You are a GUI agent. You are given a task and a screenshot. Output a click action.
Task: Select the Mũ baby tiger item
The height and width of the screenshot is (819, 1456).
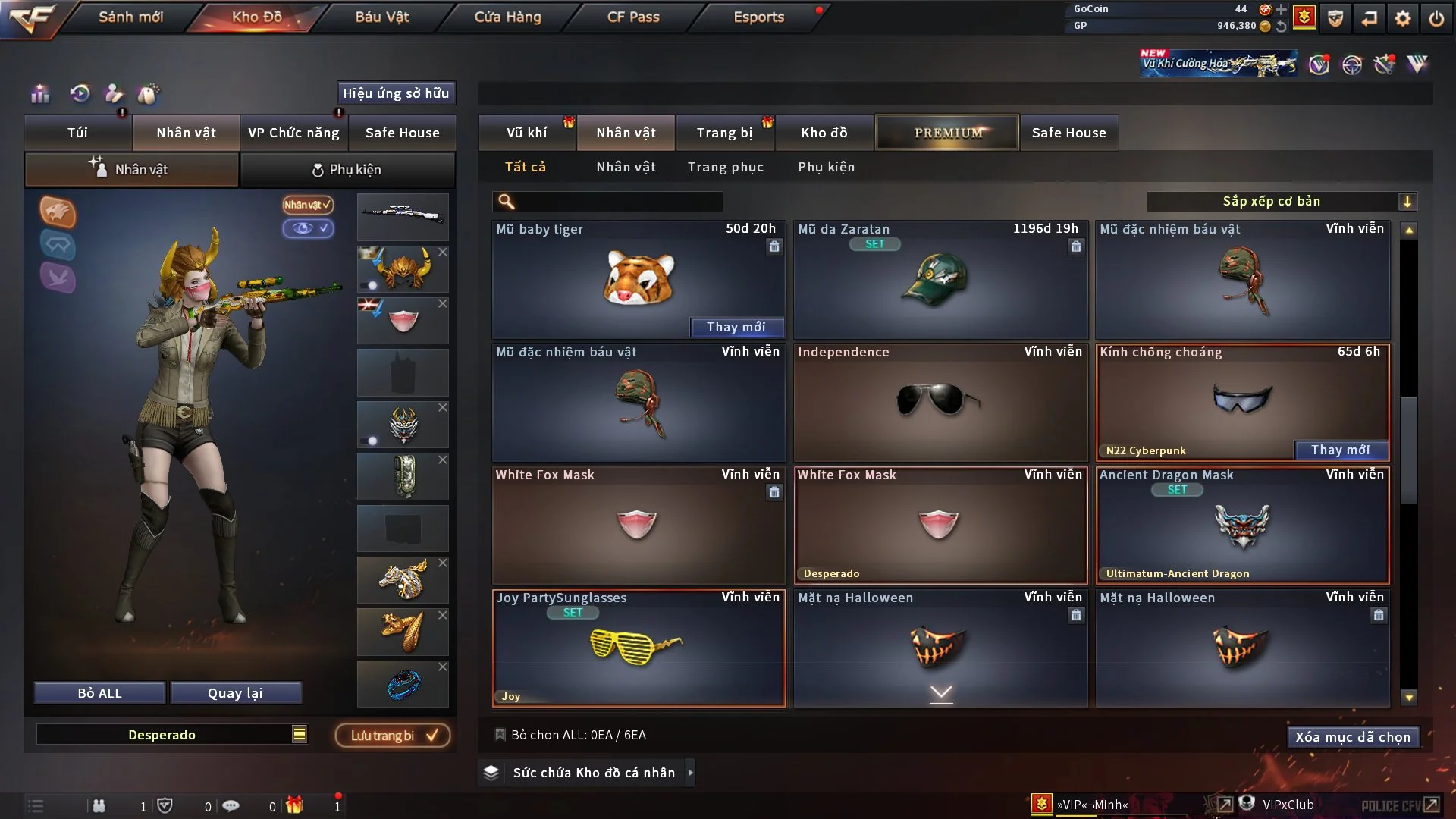(638, 279)
